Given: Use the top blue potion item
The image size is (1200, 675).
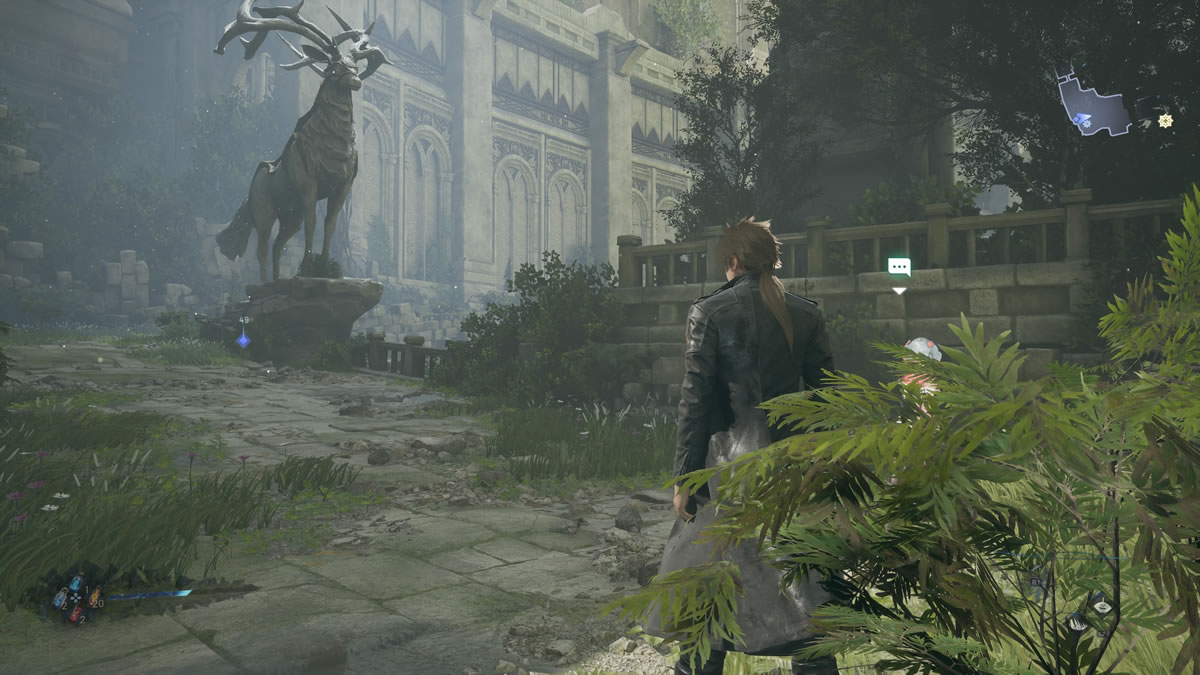Looking at the screenshot, I should [77, 582].
